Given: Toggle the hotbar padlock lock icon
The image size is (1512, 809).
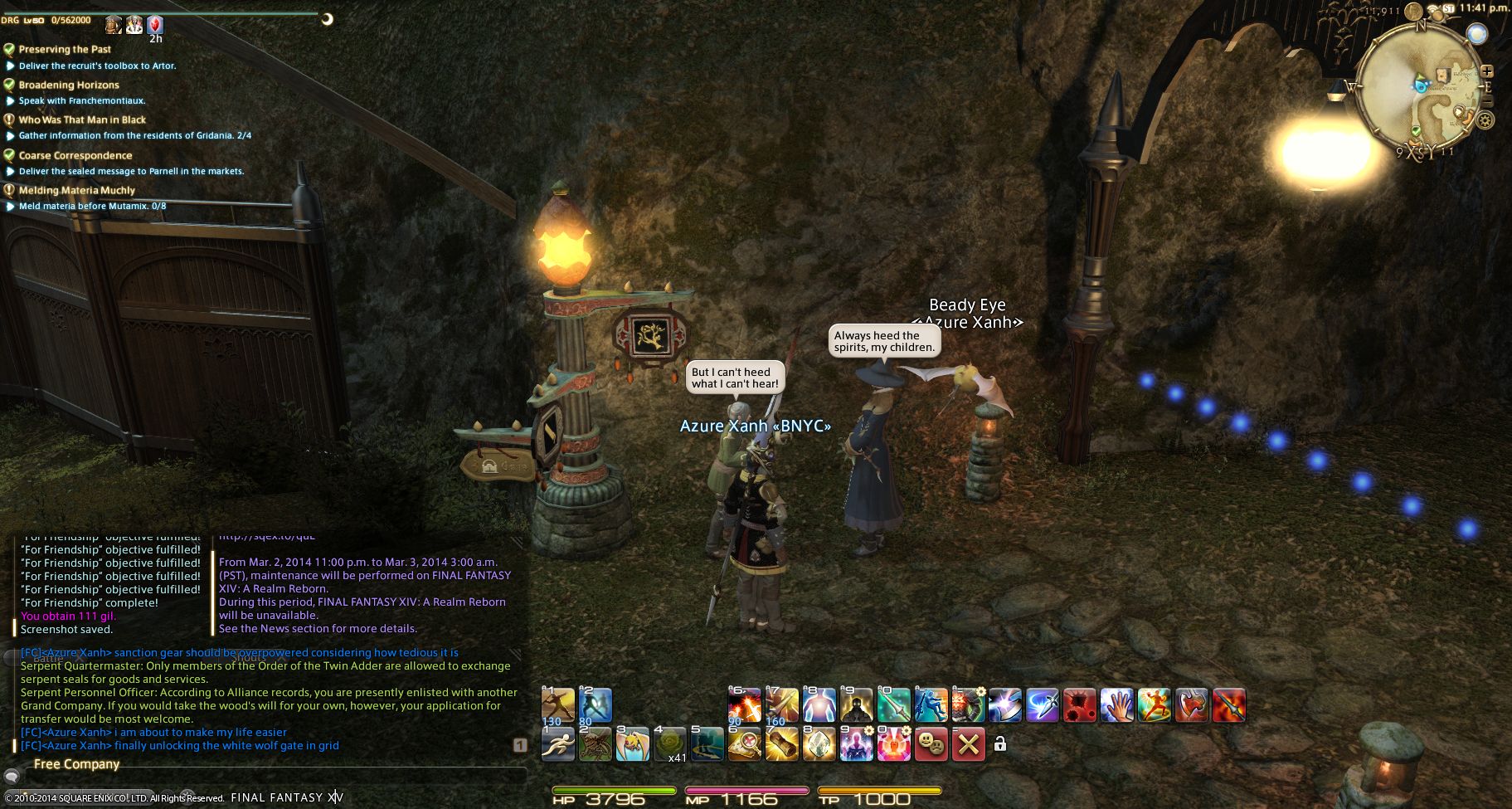Looking at the screenshot, I should coord(1000,744).
